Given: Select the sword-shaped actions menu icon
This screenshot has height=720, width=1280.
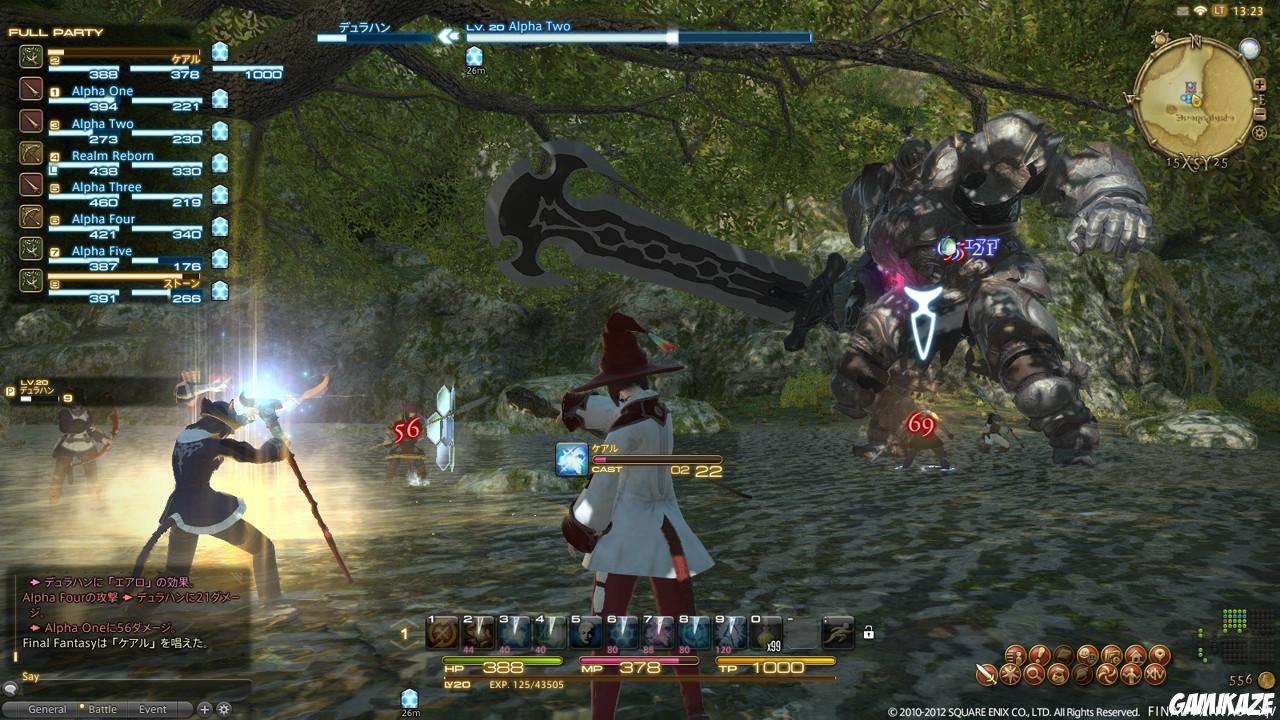Looking at the screenshot, I should click(985, 674).
